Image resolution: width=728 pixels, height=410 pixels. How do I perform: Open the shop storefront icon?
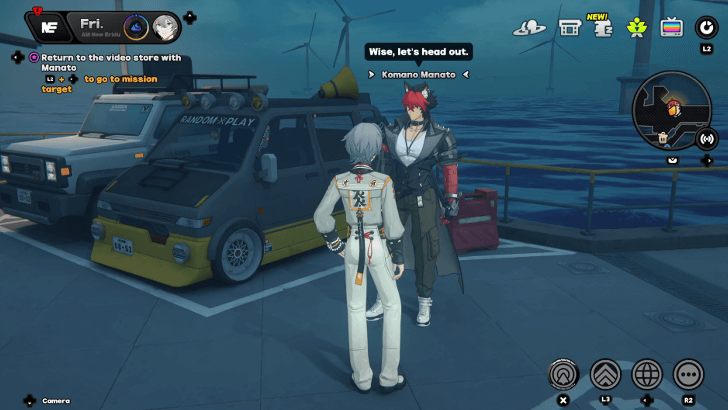click(570, 27)
